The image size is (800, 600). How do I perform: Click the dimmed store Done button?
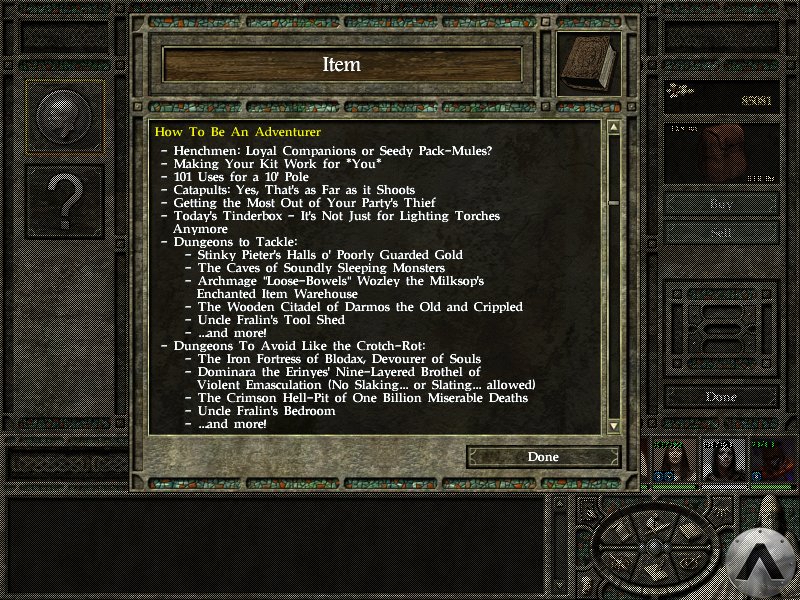721,397
